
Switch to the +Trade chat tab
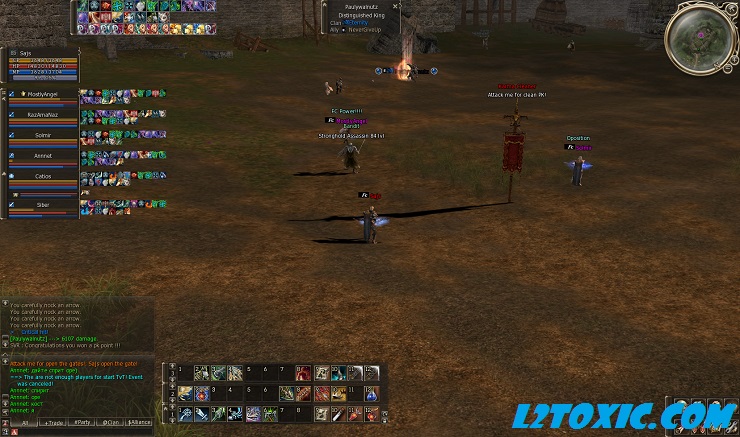click(x=53, y=423)
